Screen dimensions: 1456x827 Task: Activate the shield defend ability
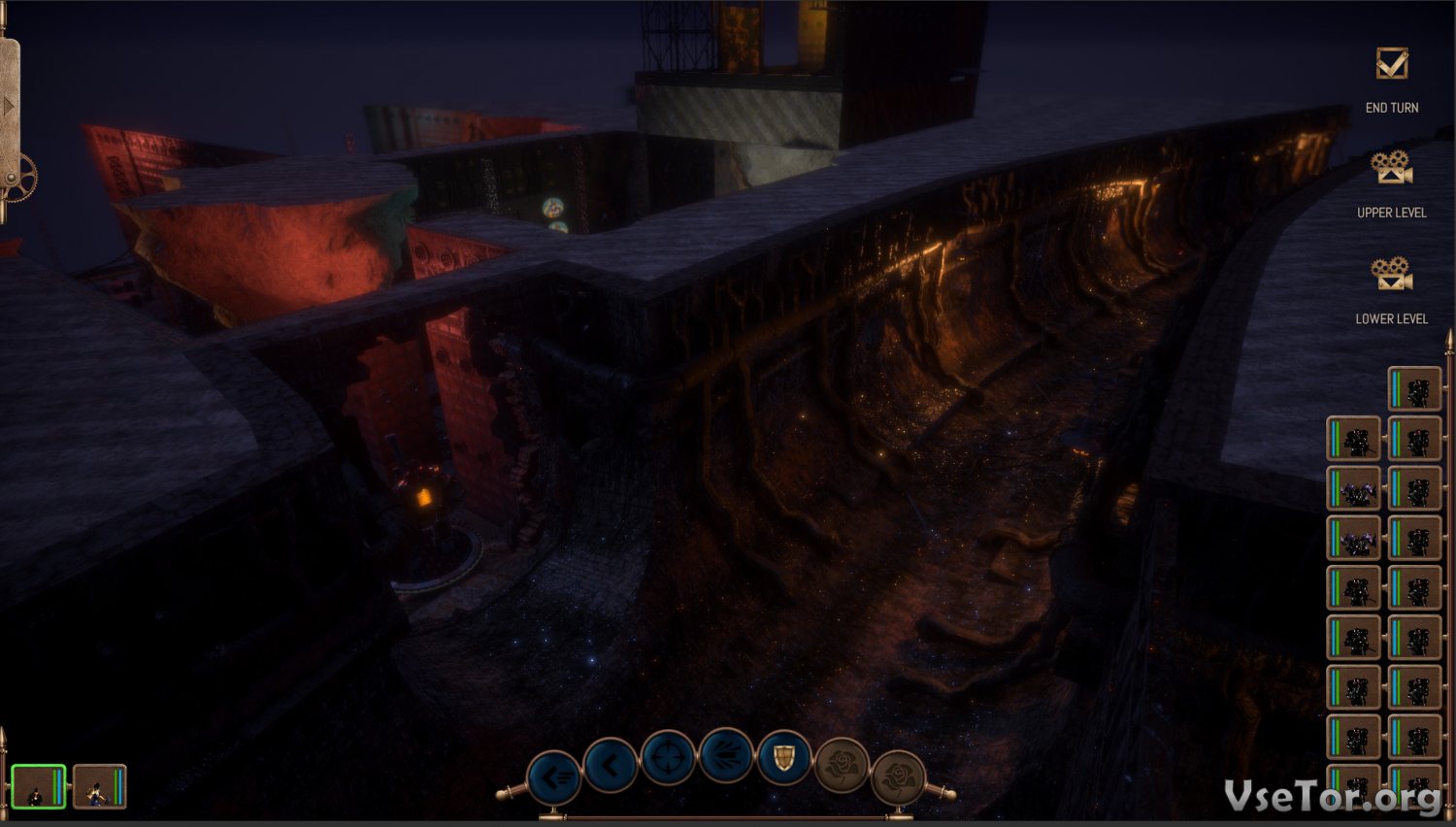click(783, 758)
